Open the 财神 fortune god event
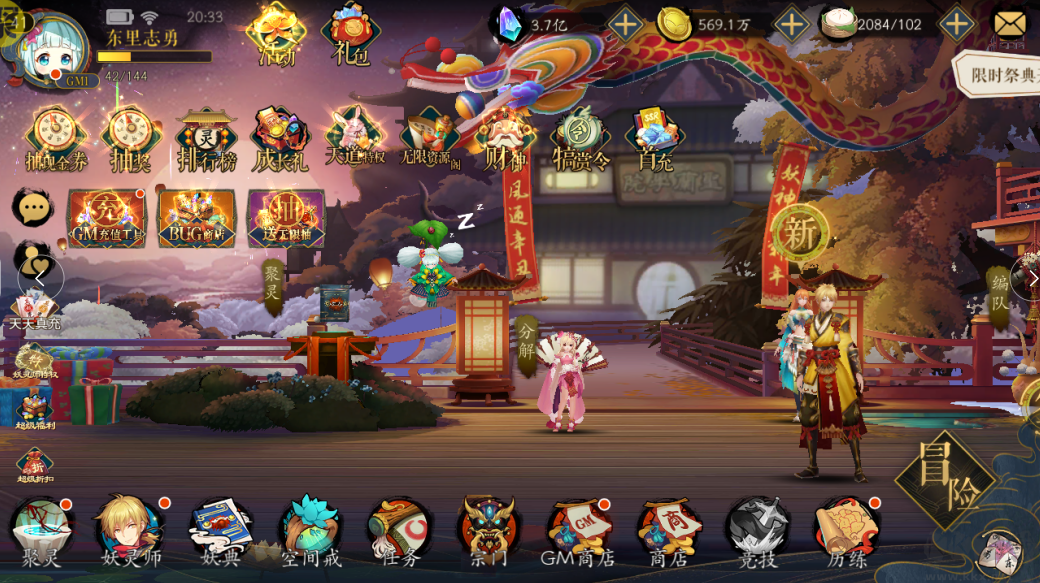This screenshot has width=1040, height=583. 506,140
